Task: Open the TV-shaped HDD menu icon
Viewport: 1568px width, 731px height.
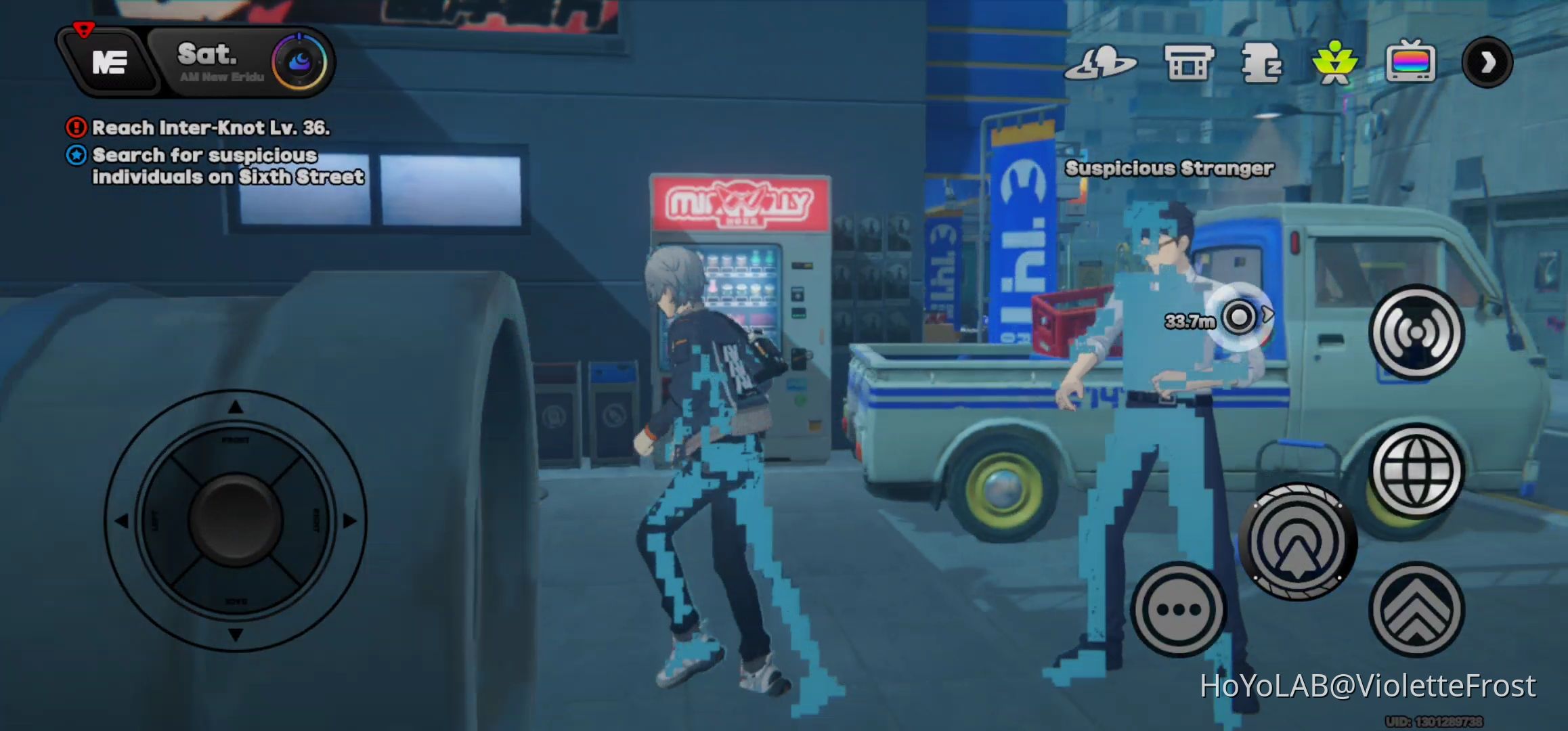Action: point(1411,62)
